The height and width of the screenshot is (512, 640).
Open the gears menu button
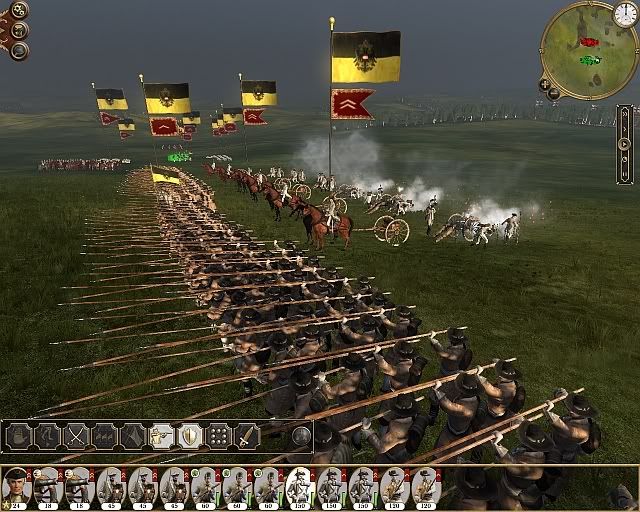[x=19, y=10]
